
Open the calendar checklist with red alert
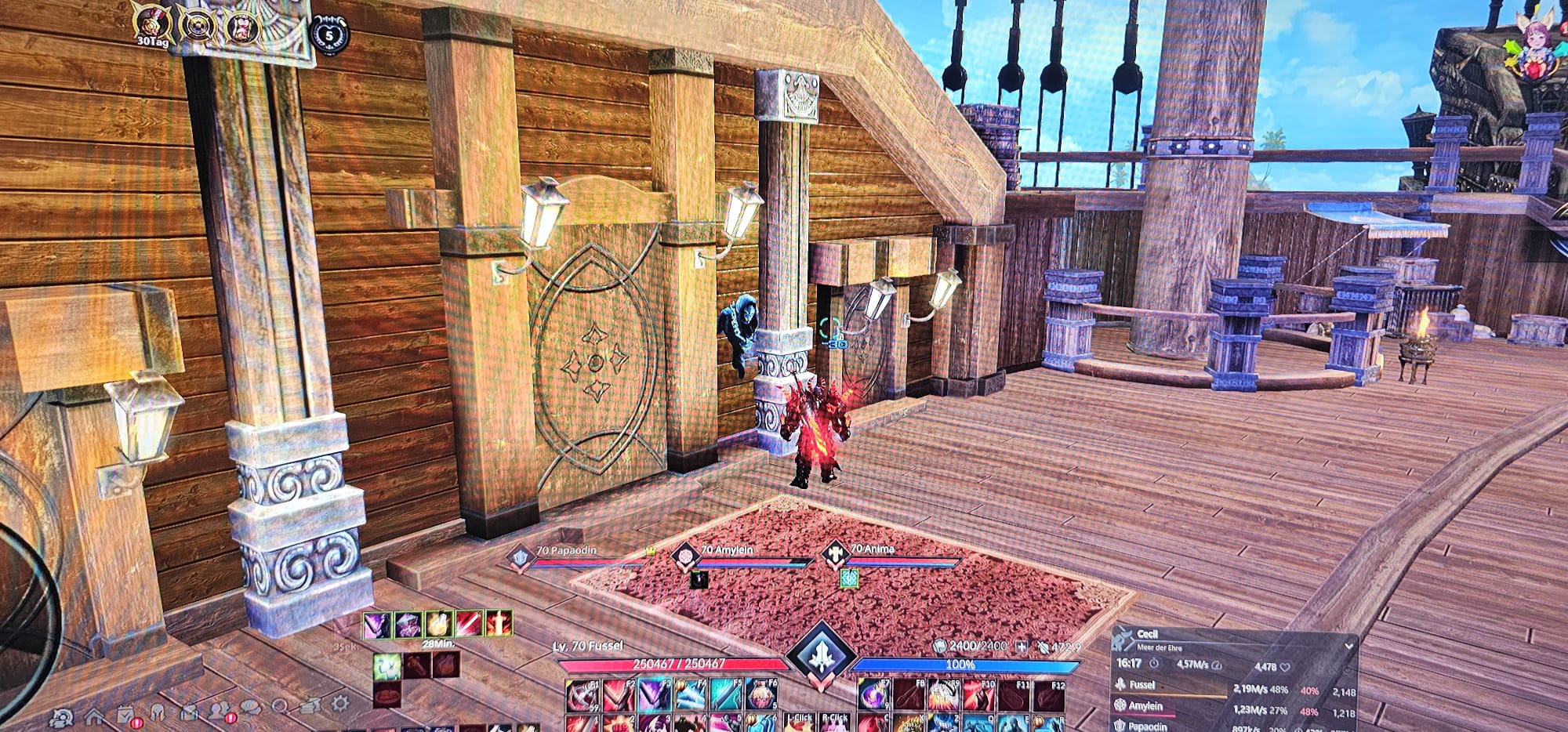point(126,716)
